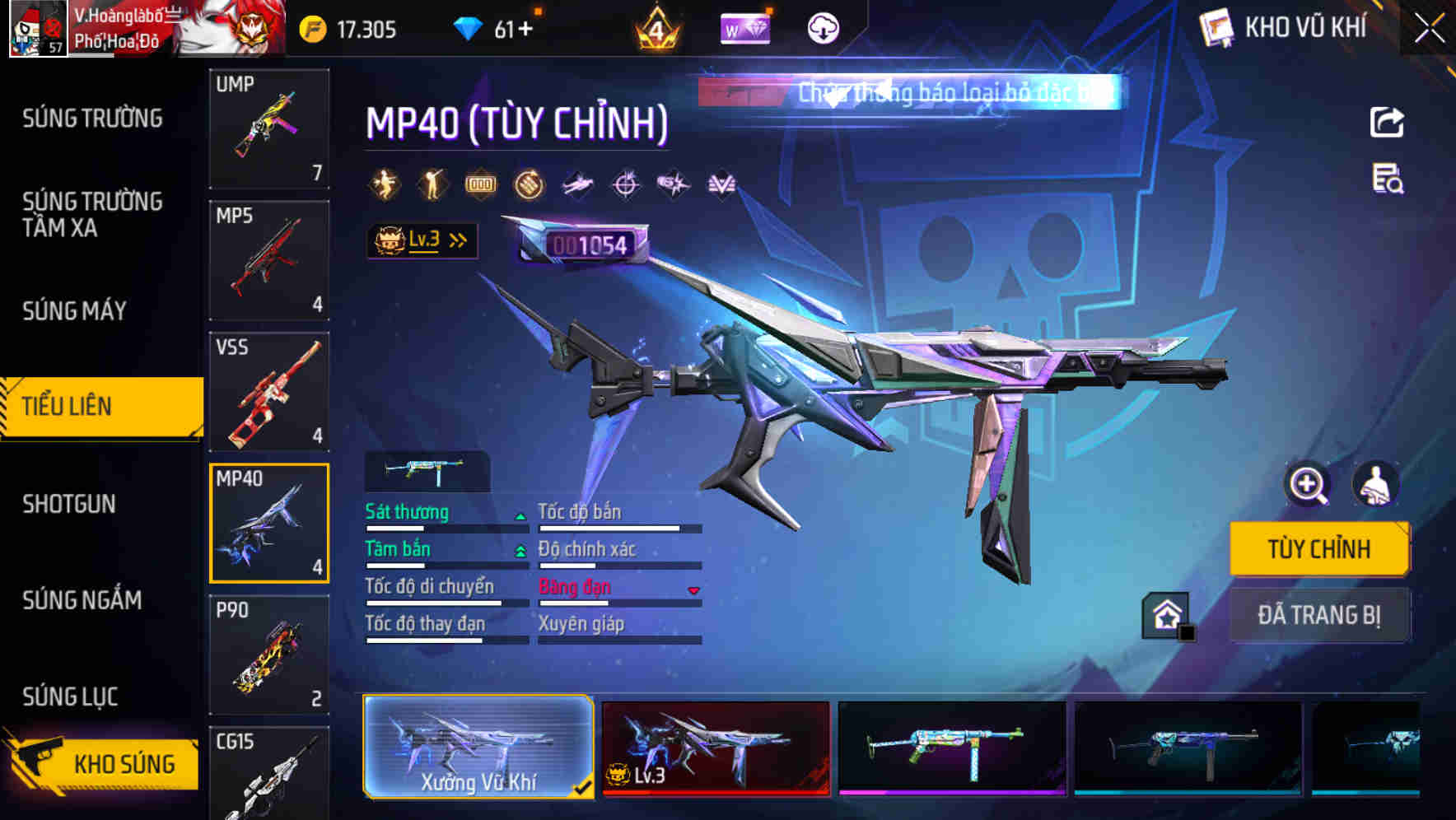The height and width of the screenshot is (820, 1456).
Task: Open the share icon at top right
Action: 1388,120
